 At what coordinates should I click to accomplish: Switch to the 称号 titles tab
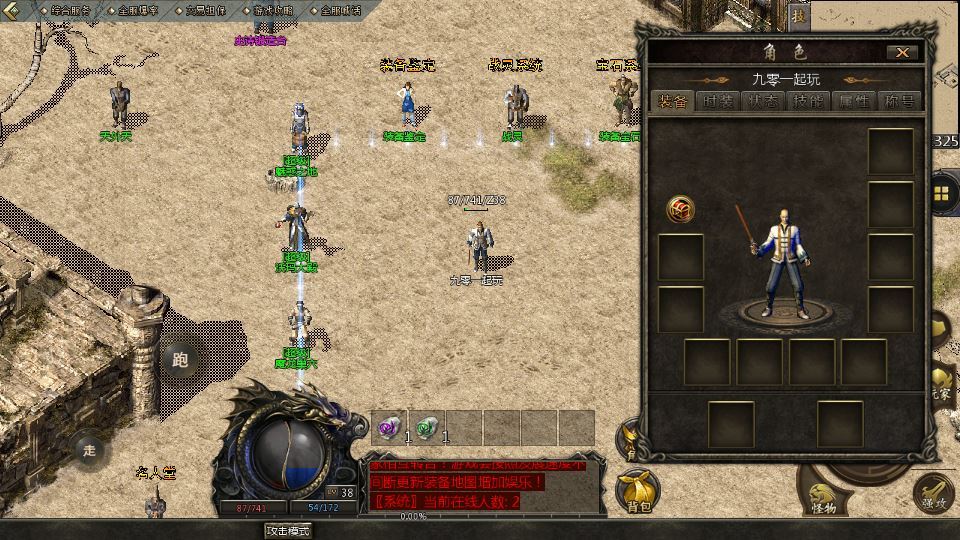[899, 101]
